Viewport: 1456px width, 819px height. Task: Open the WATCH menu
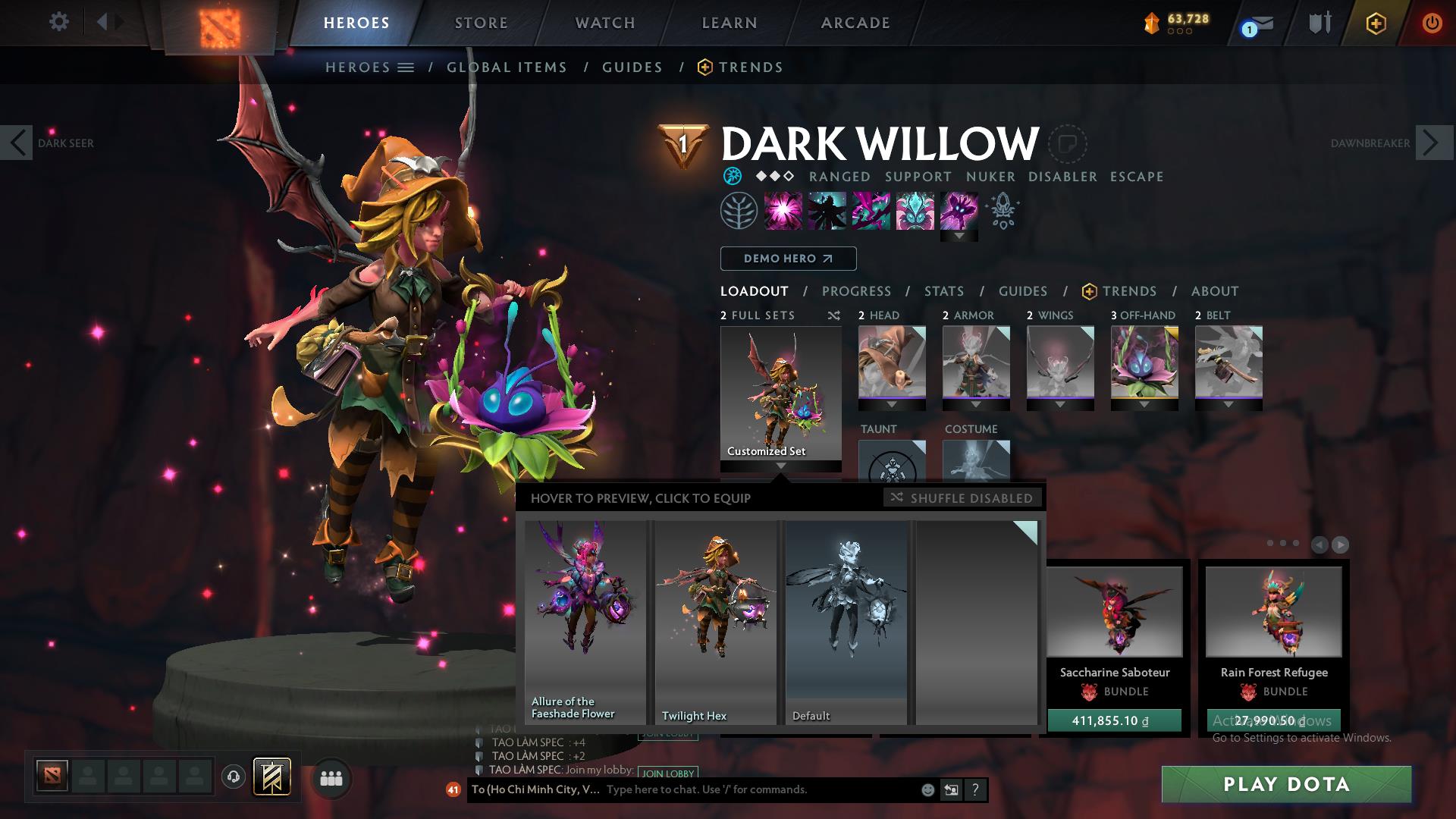click(604, 23)
